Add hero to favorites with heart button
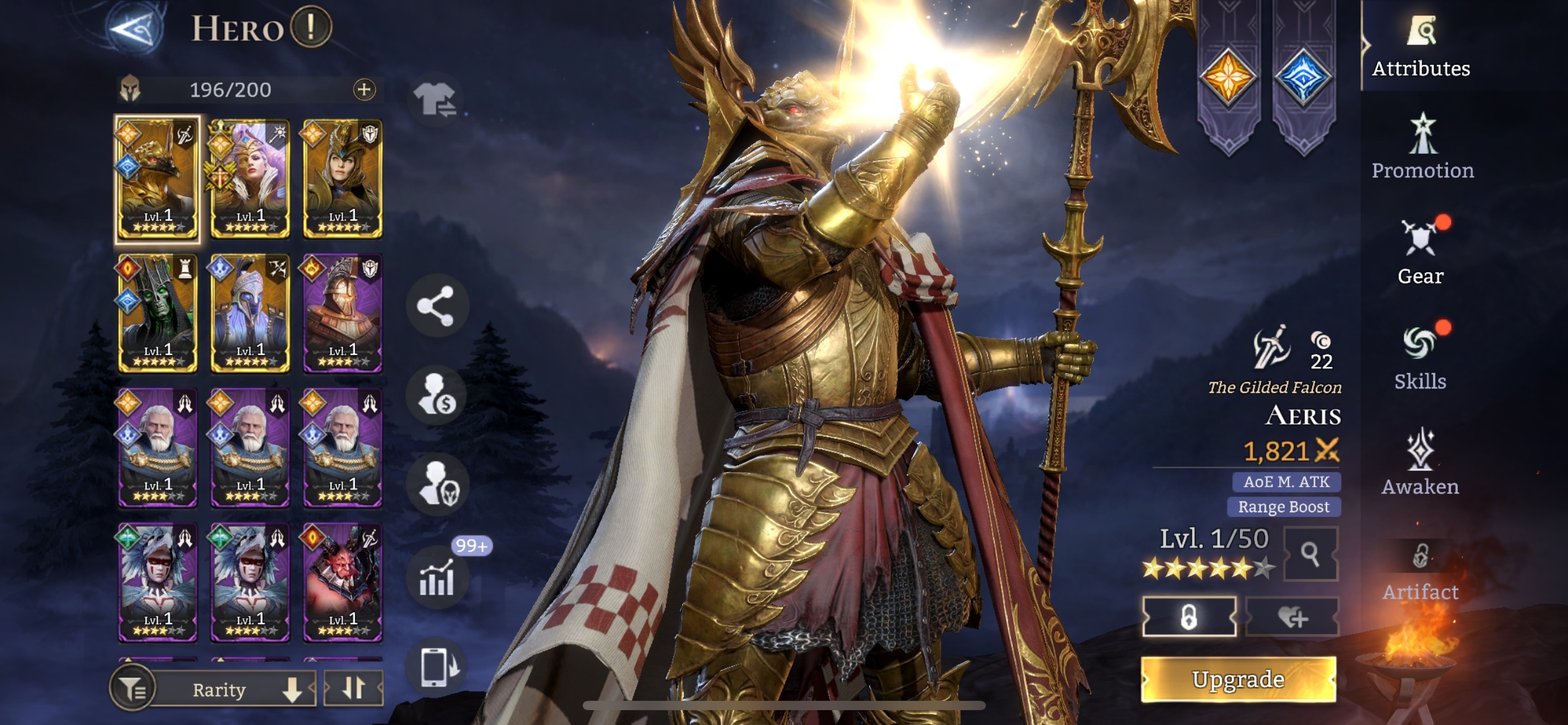Image resolution: width=1568 pixels, height=725 pixels. click(1292, 617)
